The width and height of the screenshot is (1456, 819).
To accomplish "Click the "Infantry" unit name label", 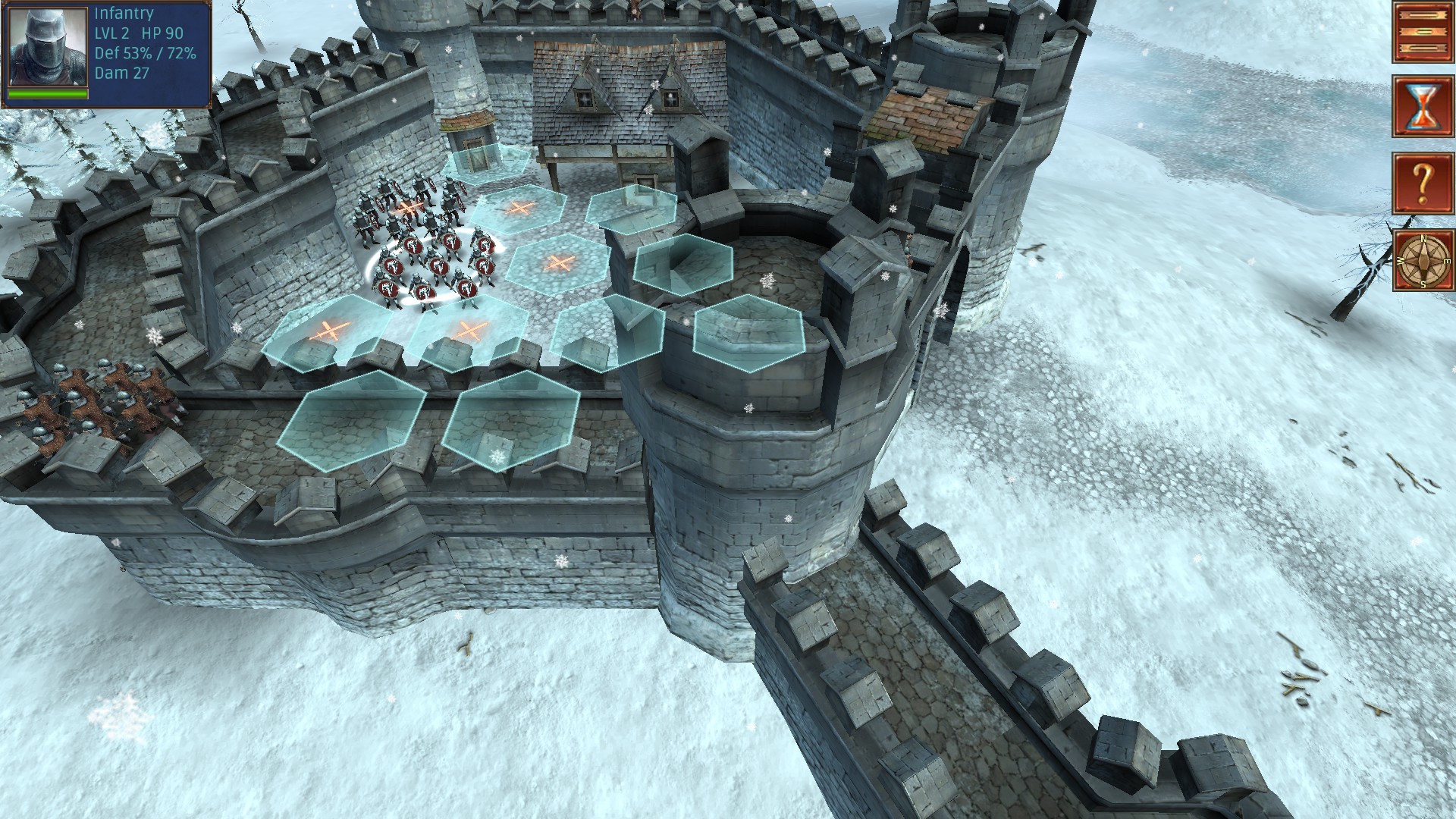I will point(123,13).
